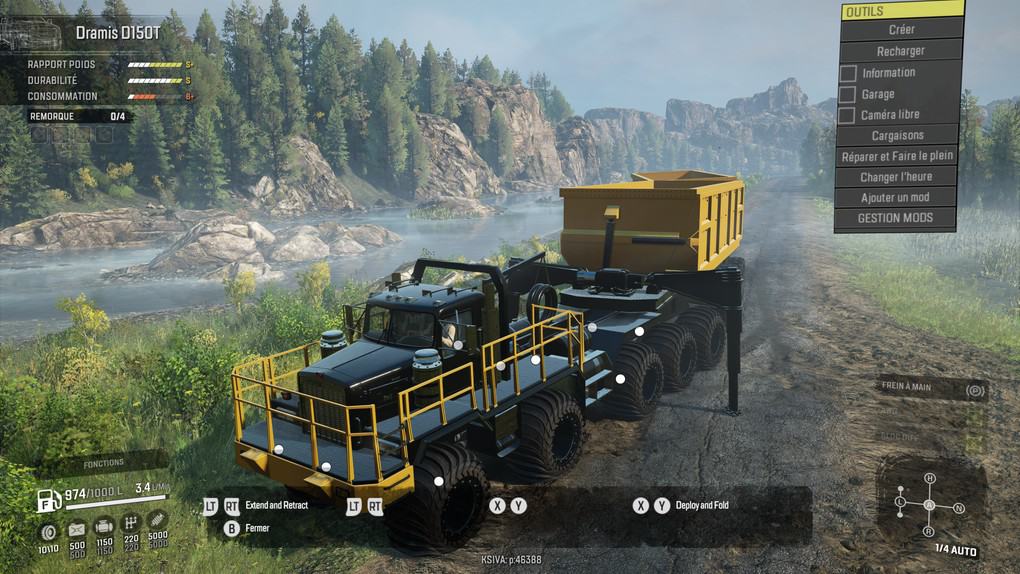Shift gearbox to R reverse
The image size is (1020, 574).
pos(930,531)
